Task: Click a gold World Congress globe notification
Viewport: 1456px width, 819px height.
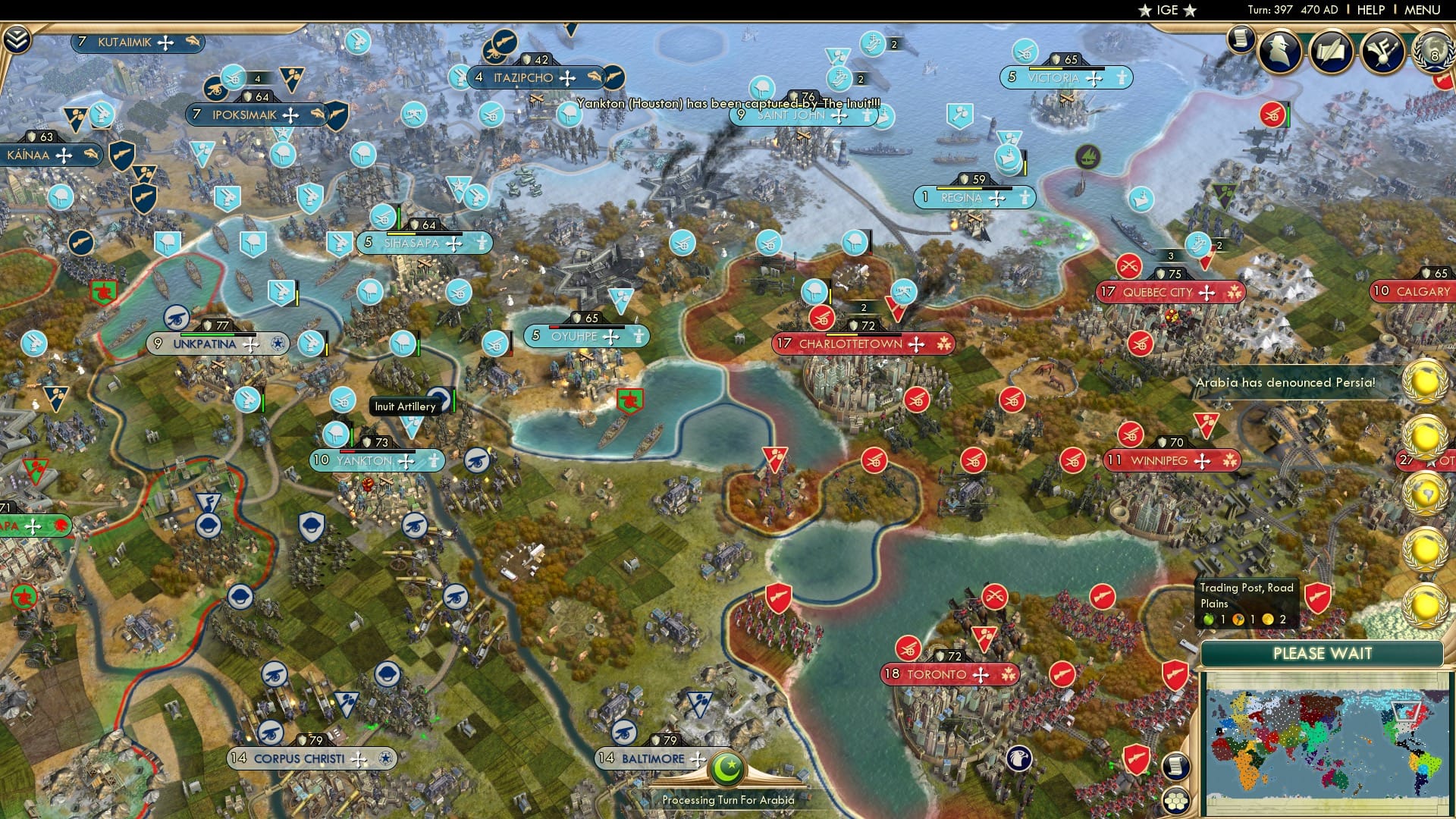Action: click(x=1426, y=379)
